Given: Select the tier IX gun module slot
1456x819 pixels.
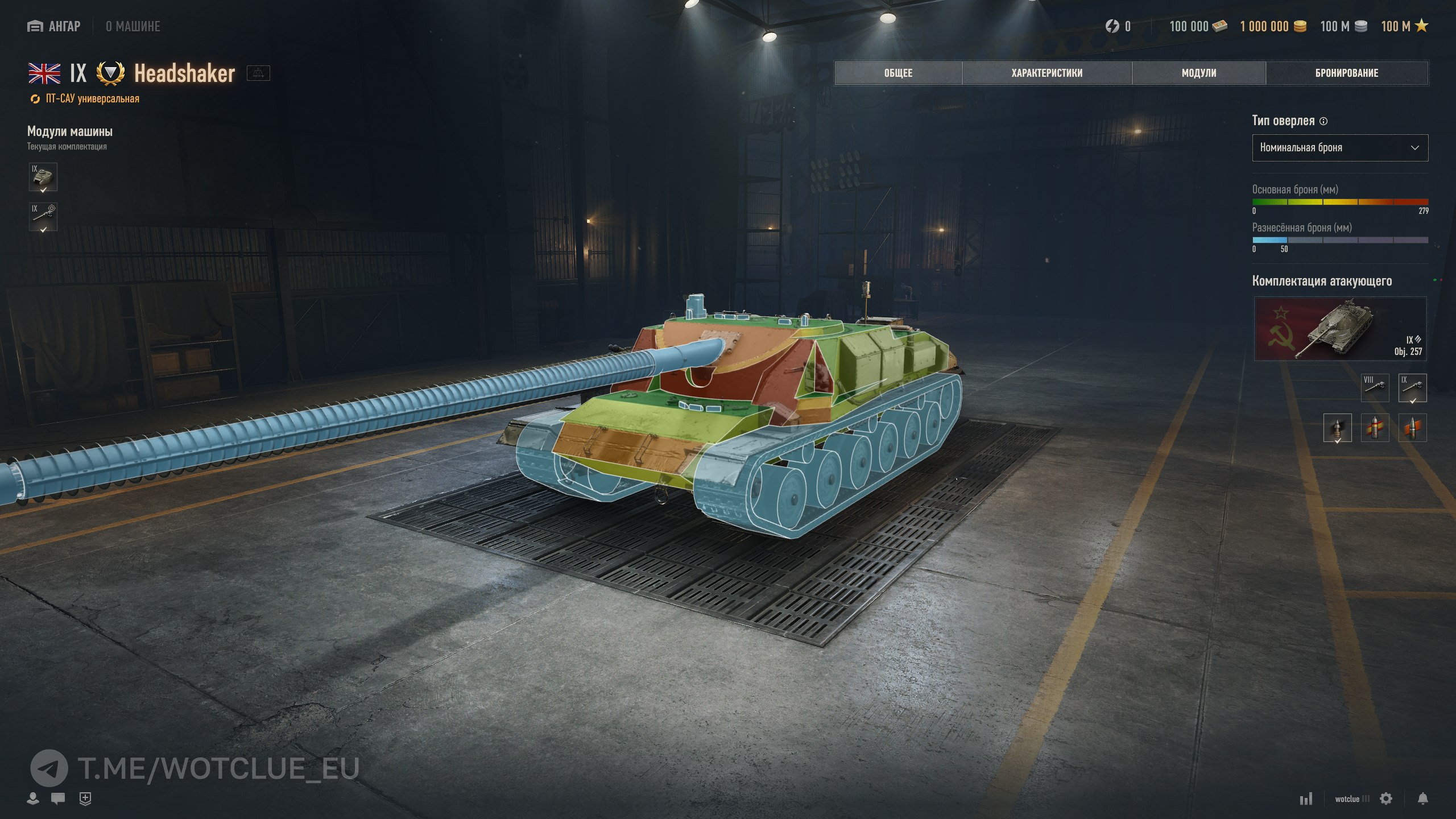Looking at the screenshot, I should [x=43, y=217].
